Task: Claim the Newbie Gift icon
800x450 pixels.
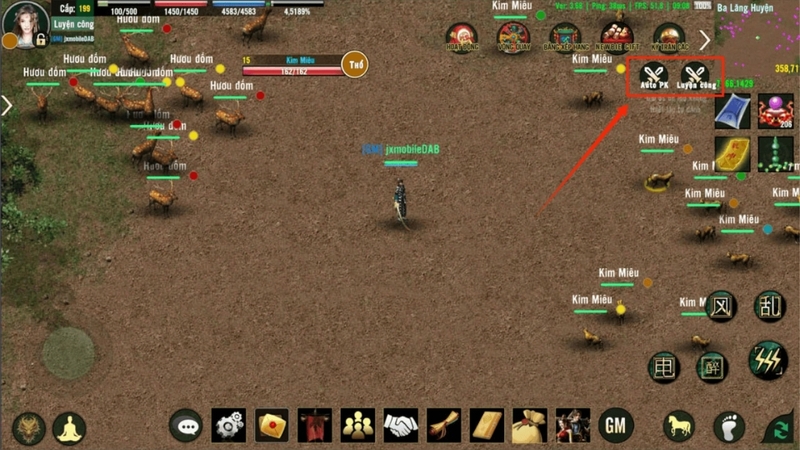Action: coord(616,38)
